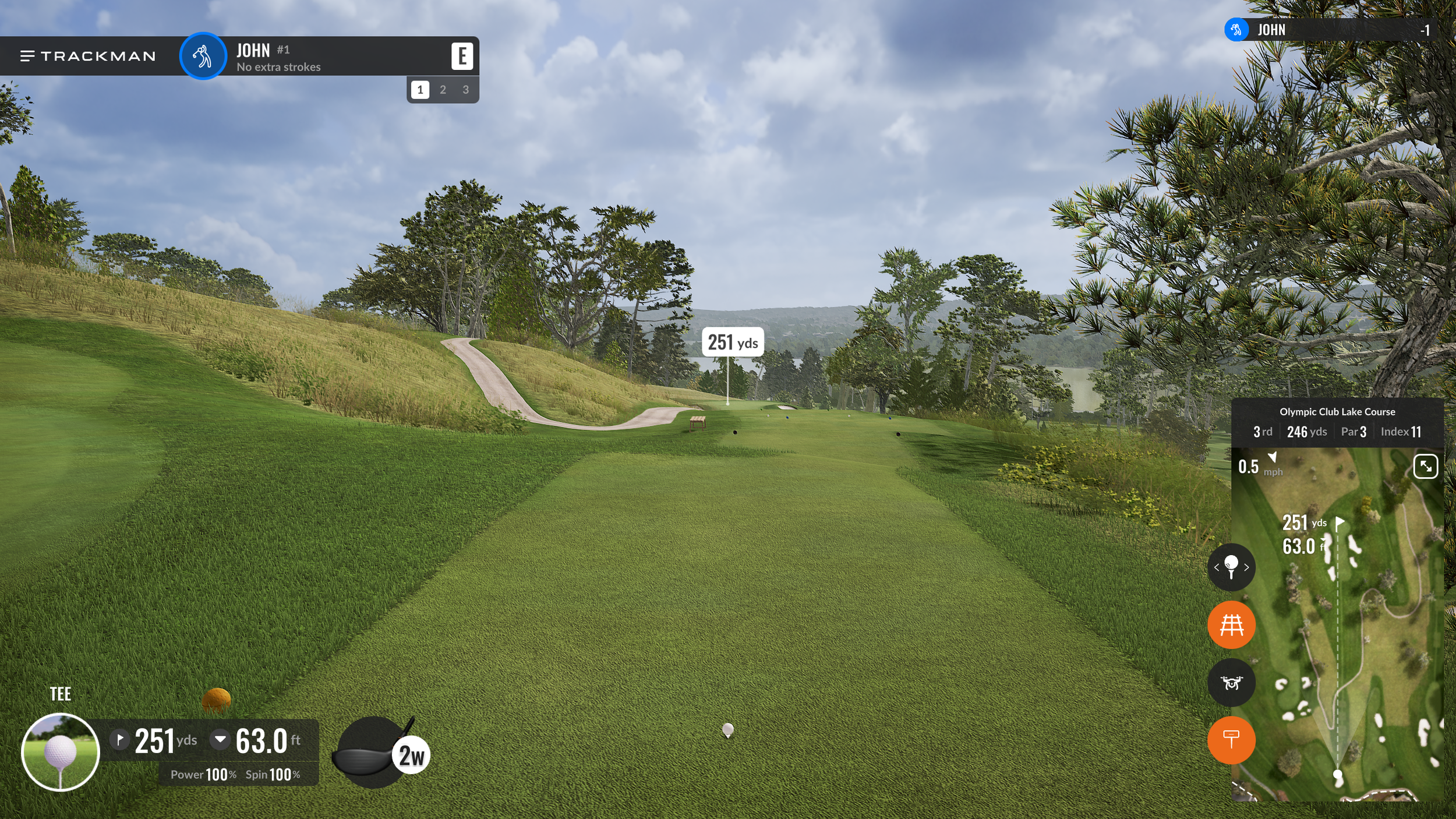Select hole tab 3 on scorecard
Image resolution: width=1456 pixels, height=819 pixels.
pyautogui.click(x=465, y=90)
